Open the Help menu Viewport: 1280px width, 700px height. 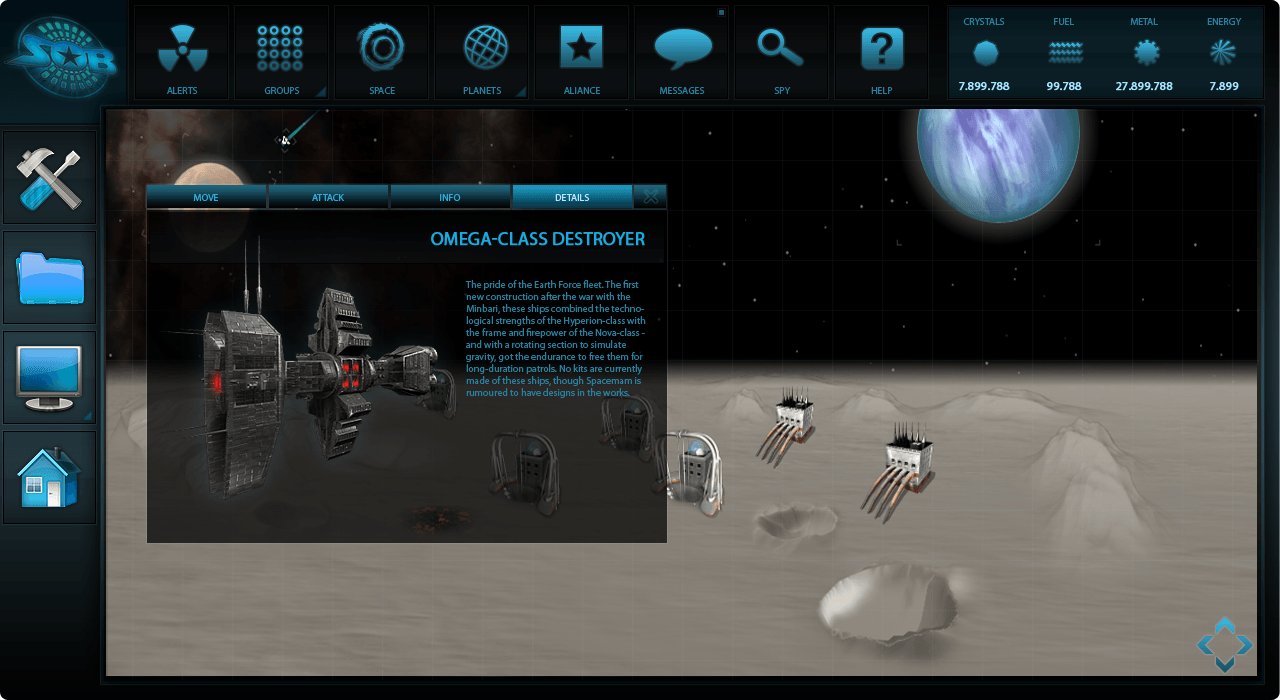[x=881, y=52]
